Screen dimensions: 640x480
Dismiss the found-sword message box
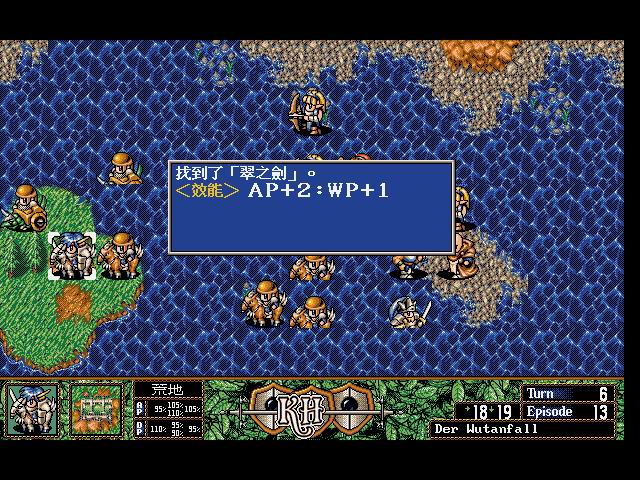[311, 207]
